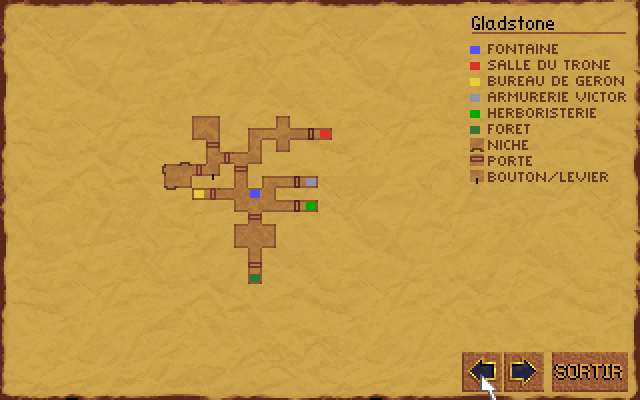
Task: Choose the BUREAU DE GERON legend entry
Action: coord(555,81)
